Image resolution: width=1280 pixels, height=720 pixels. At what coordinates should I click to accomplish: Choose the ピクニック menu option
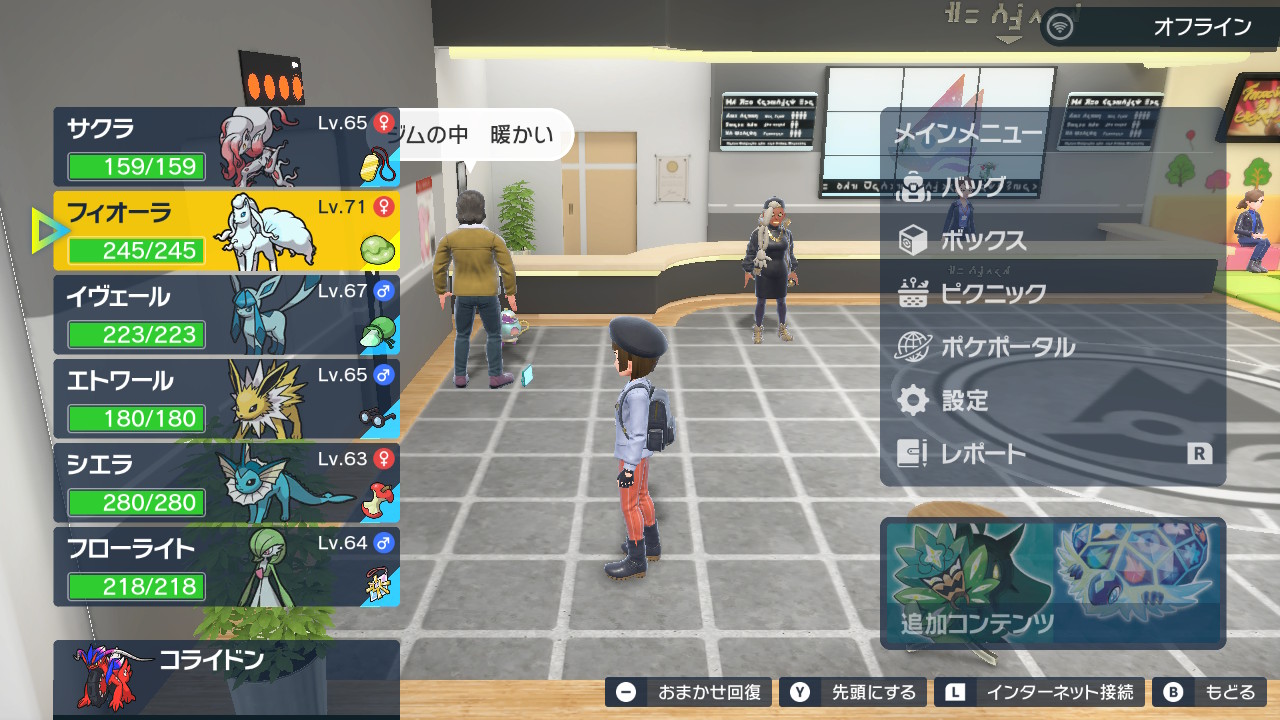(993, 294)
